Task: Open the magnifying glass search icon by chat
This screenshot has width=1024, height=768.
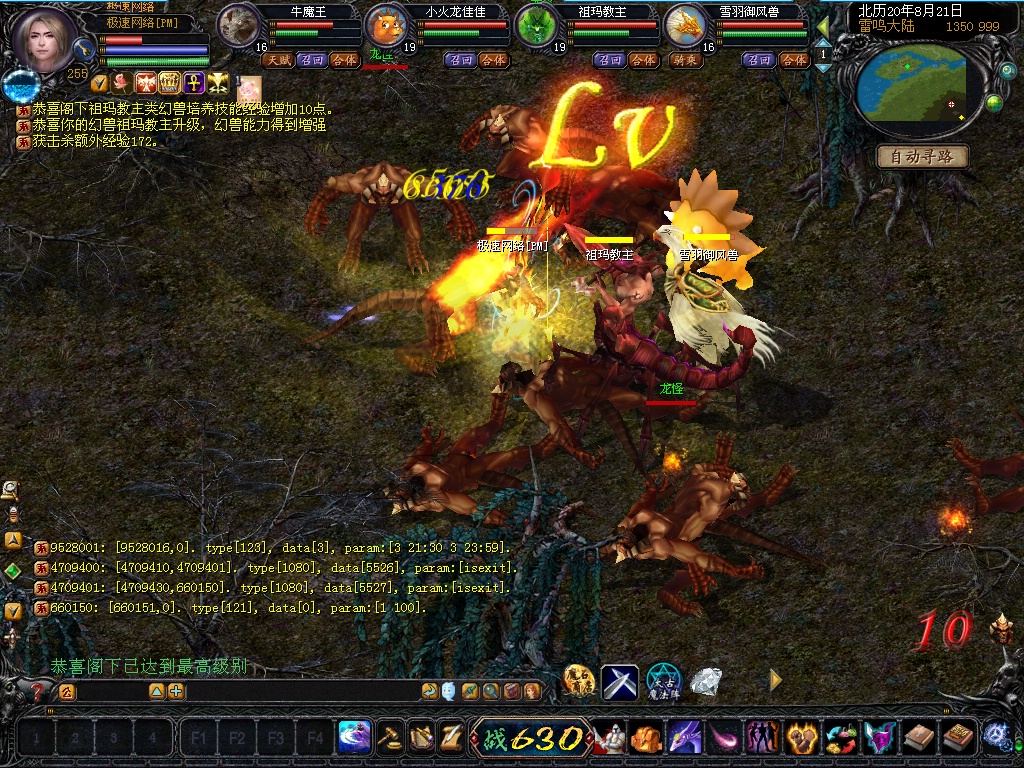Action: click(491, 691)
